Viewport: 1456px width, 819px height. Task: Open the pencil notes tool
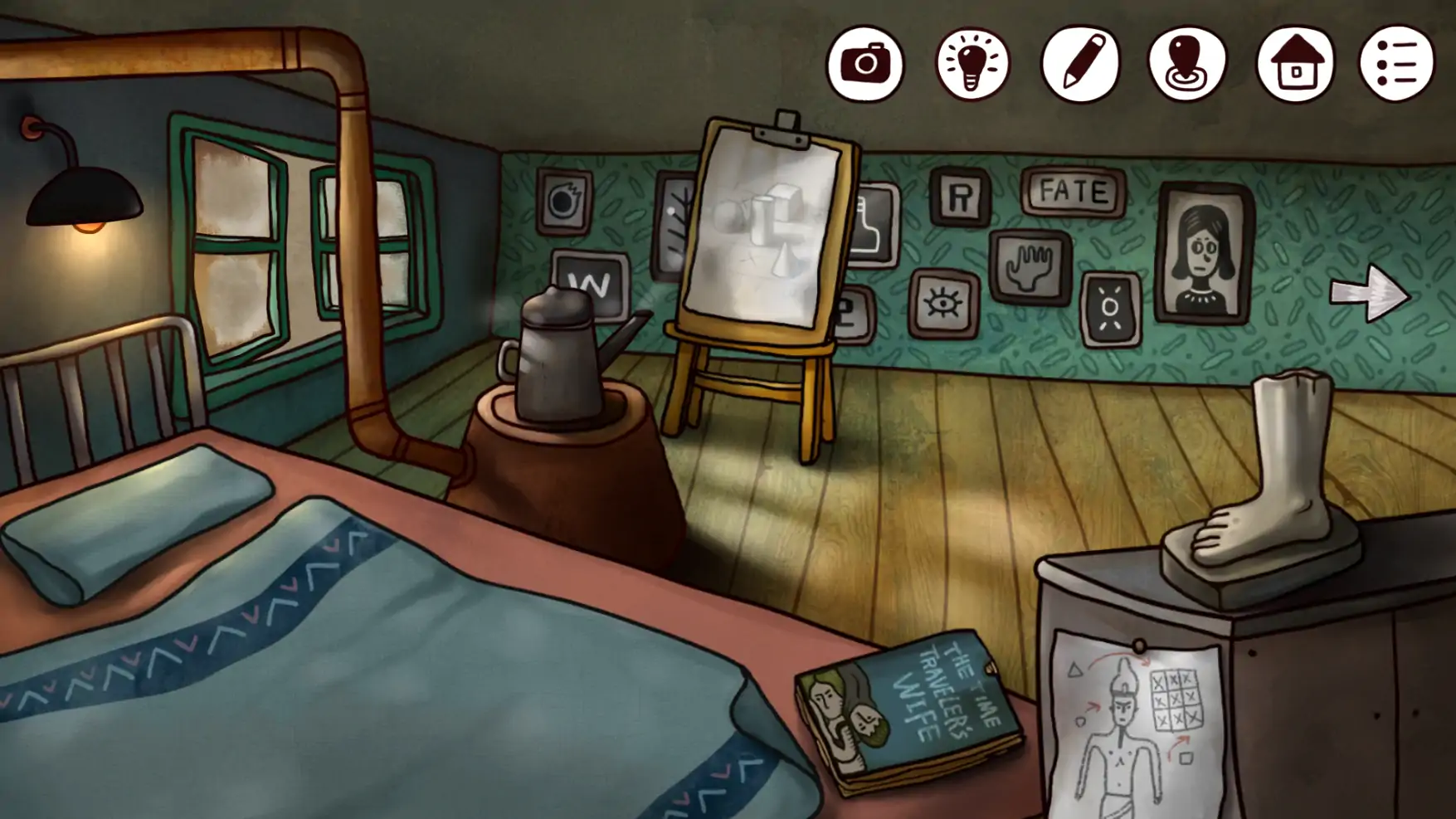point(1080,64)
